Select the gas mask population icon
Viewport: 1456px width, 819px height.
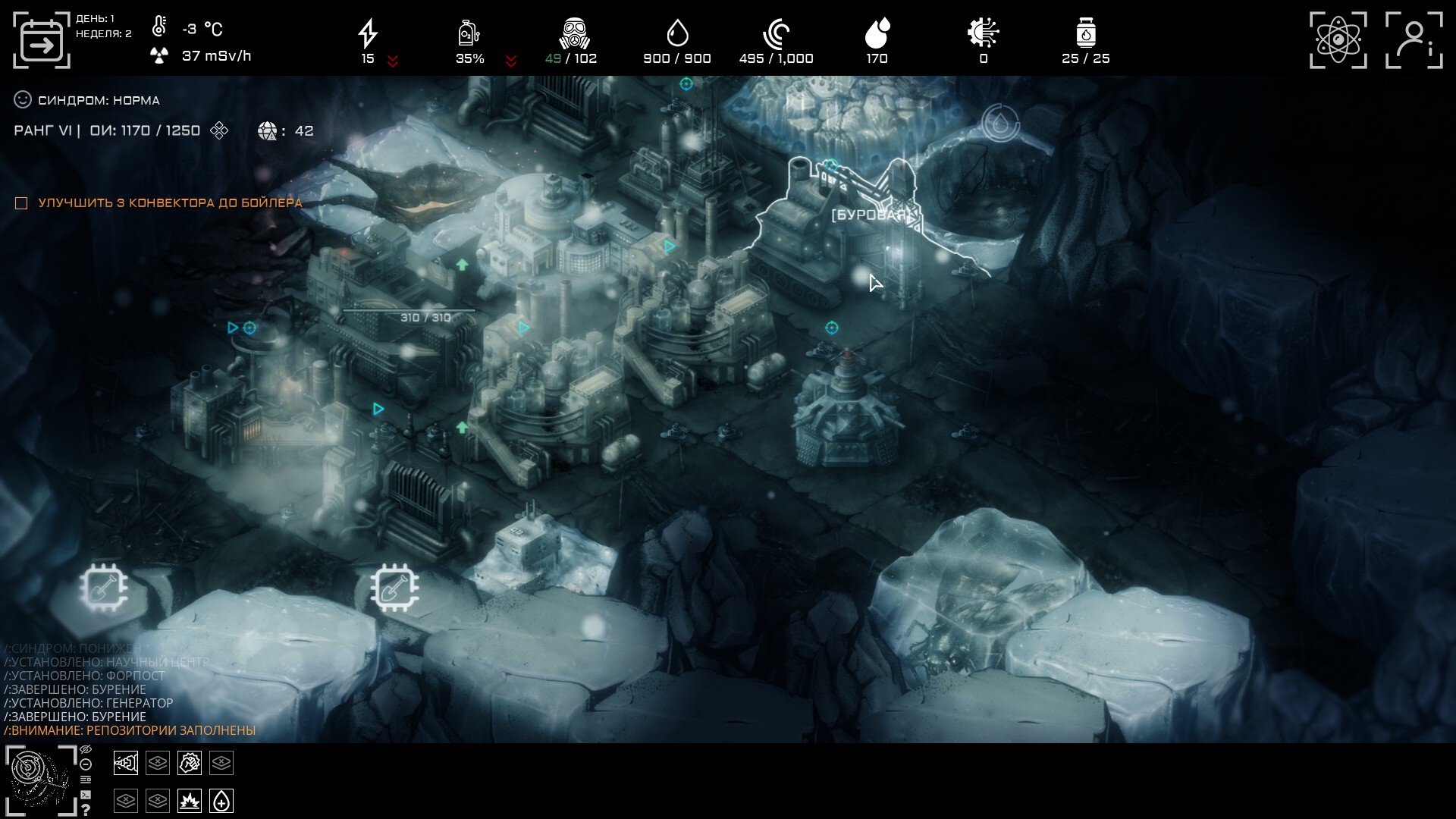pyautogui.click(x=574, y=33)
